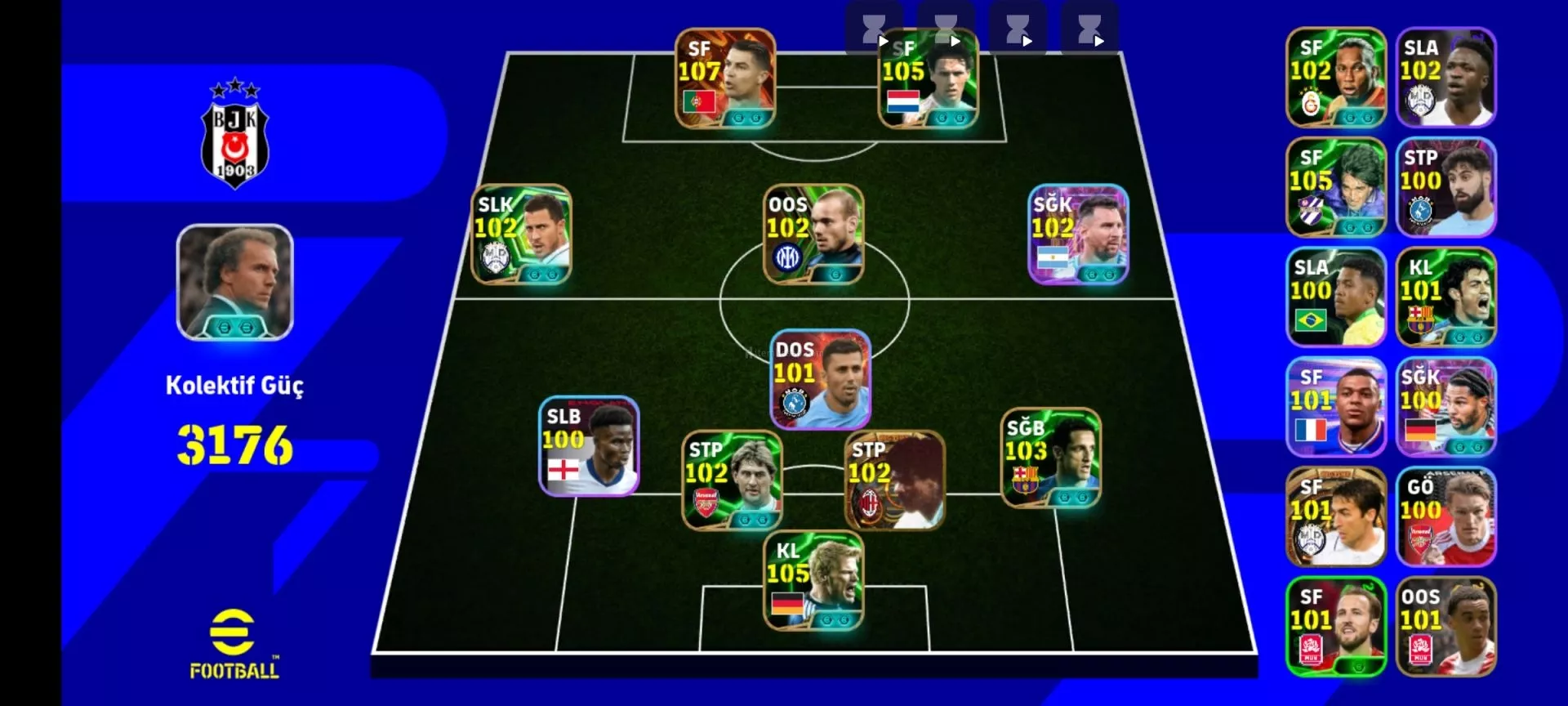Choose the KL 101 Barcelona reserve goalkeeper
Image resolution: width=1568 pixels, height=706 pixels.
(1446, 297)
